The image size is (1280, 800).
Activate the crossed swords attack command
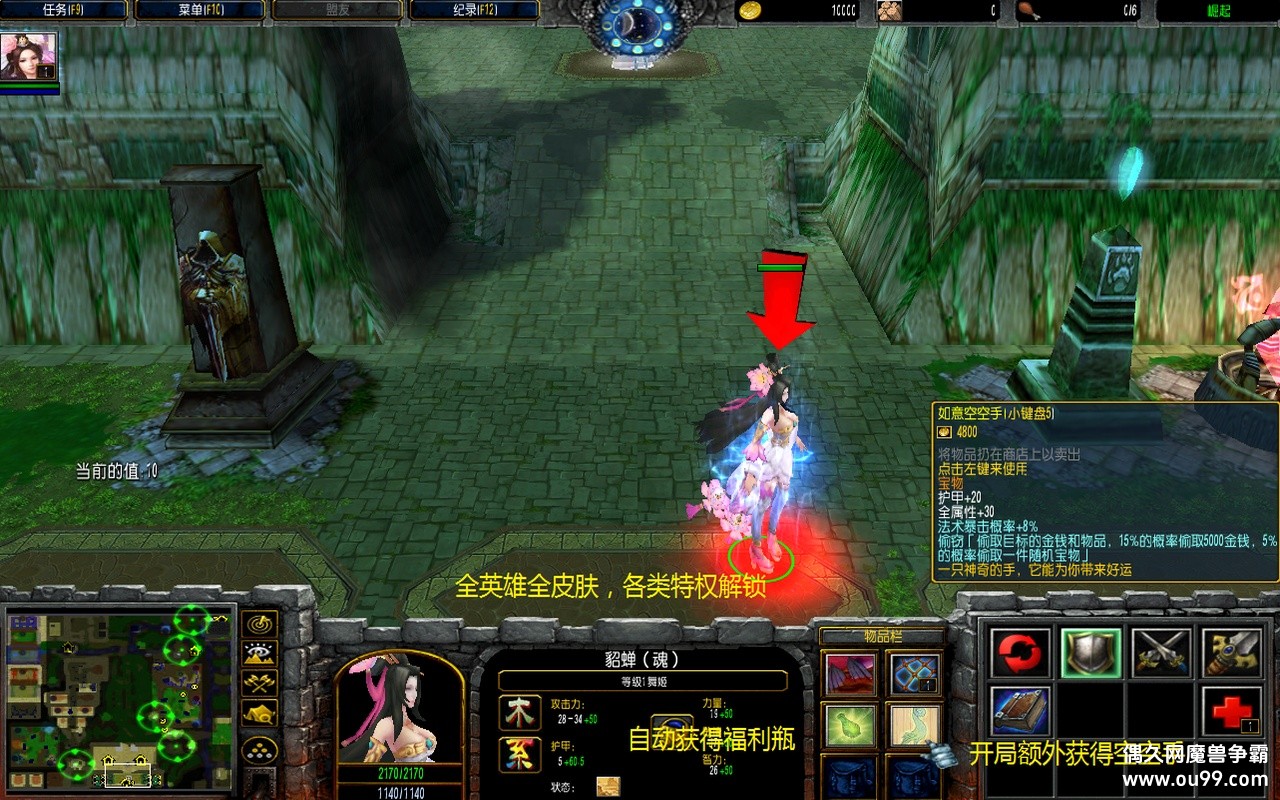1161,652
